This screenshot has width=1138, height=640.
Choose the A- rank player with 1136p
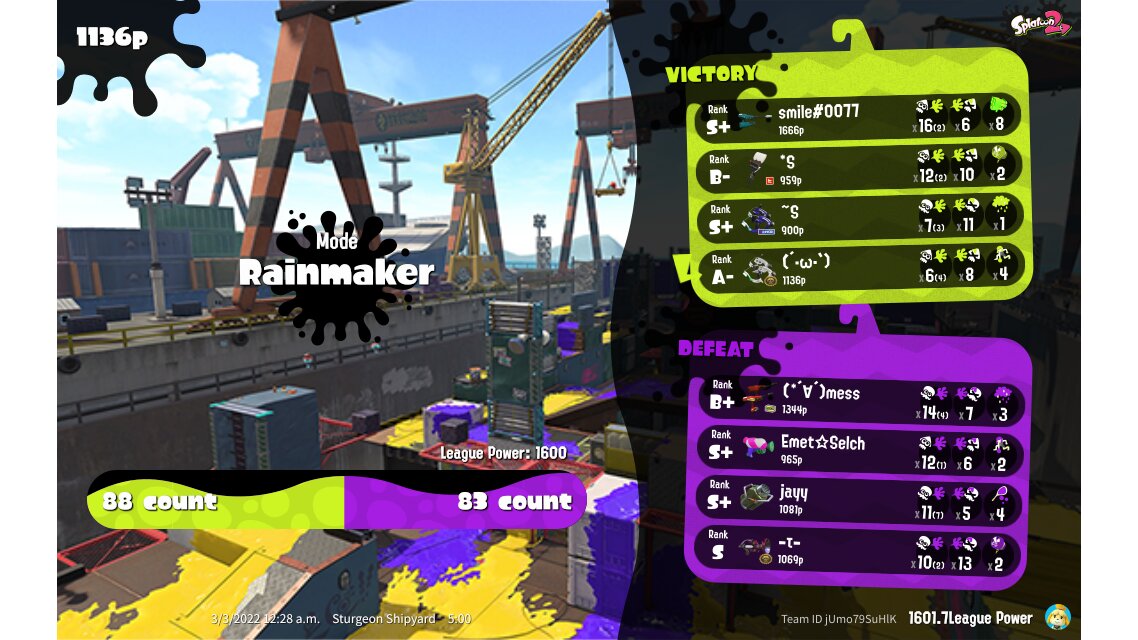pos(860,266)
